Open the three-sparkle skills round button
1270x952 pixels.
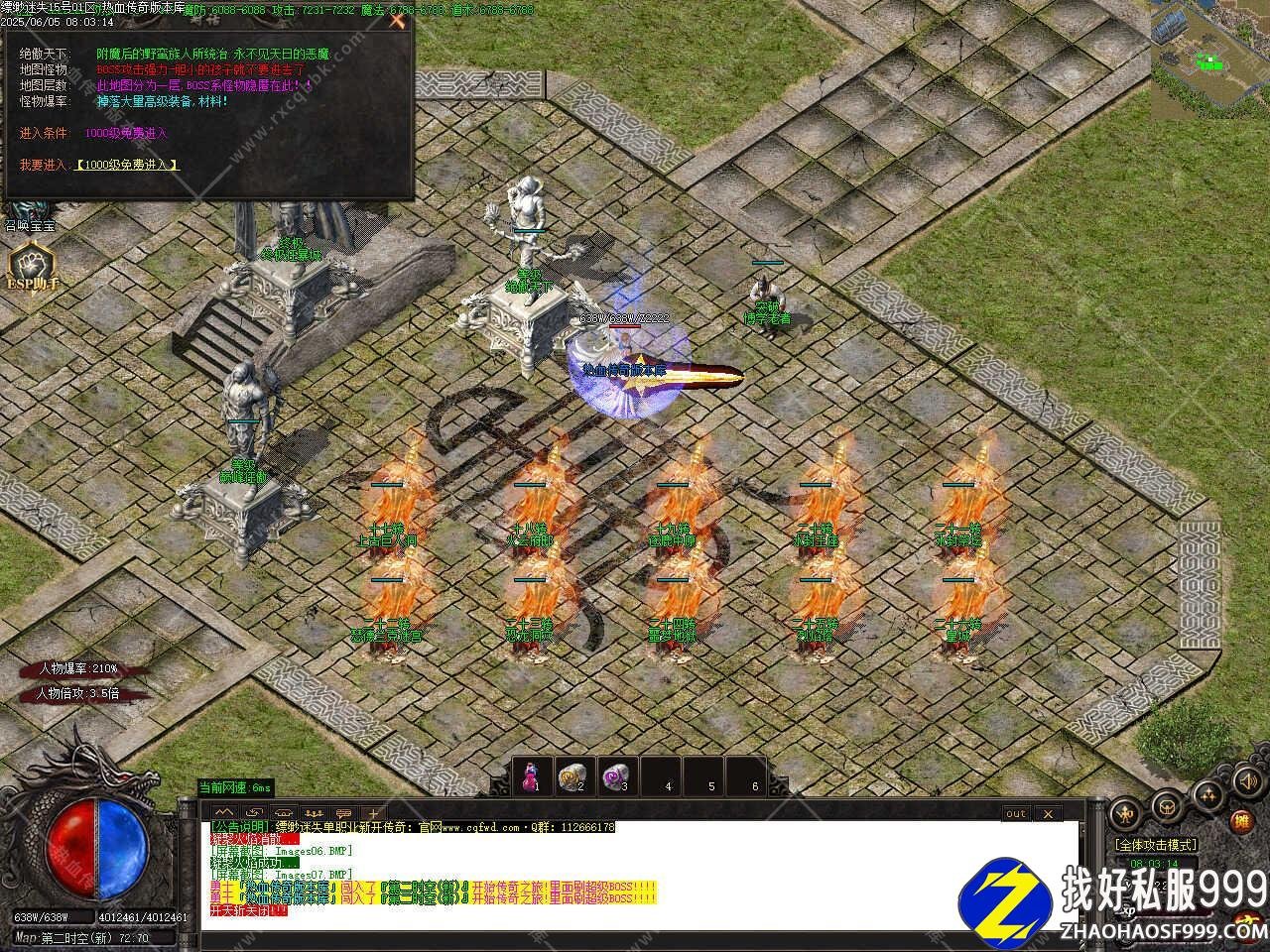point(1208,793)
